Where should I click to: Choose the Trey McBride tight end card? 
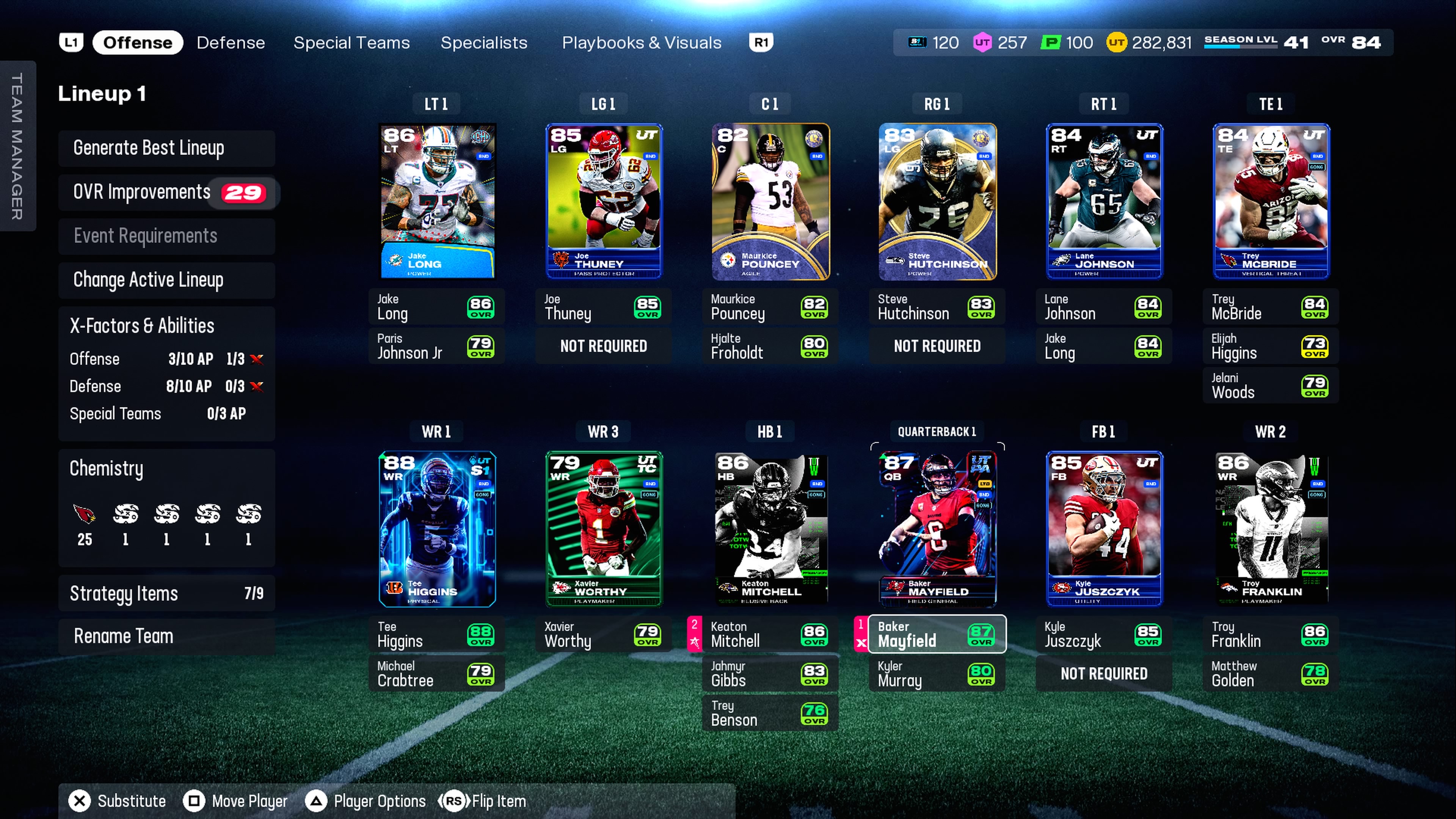[x=1271, y=201]
